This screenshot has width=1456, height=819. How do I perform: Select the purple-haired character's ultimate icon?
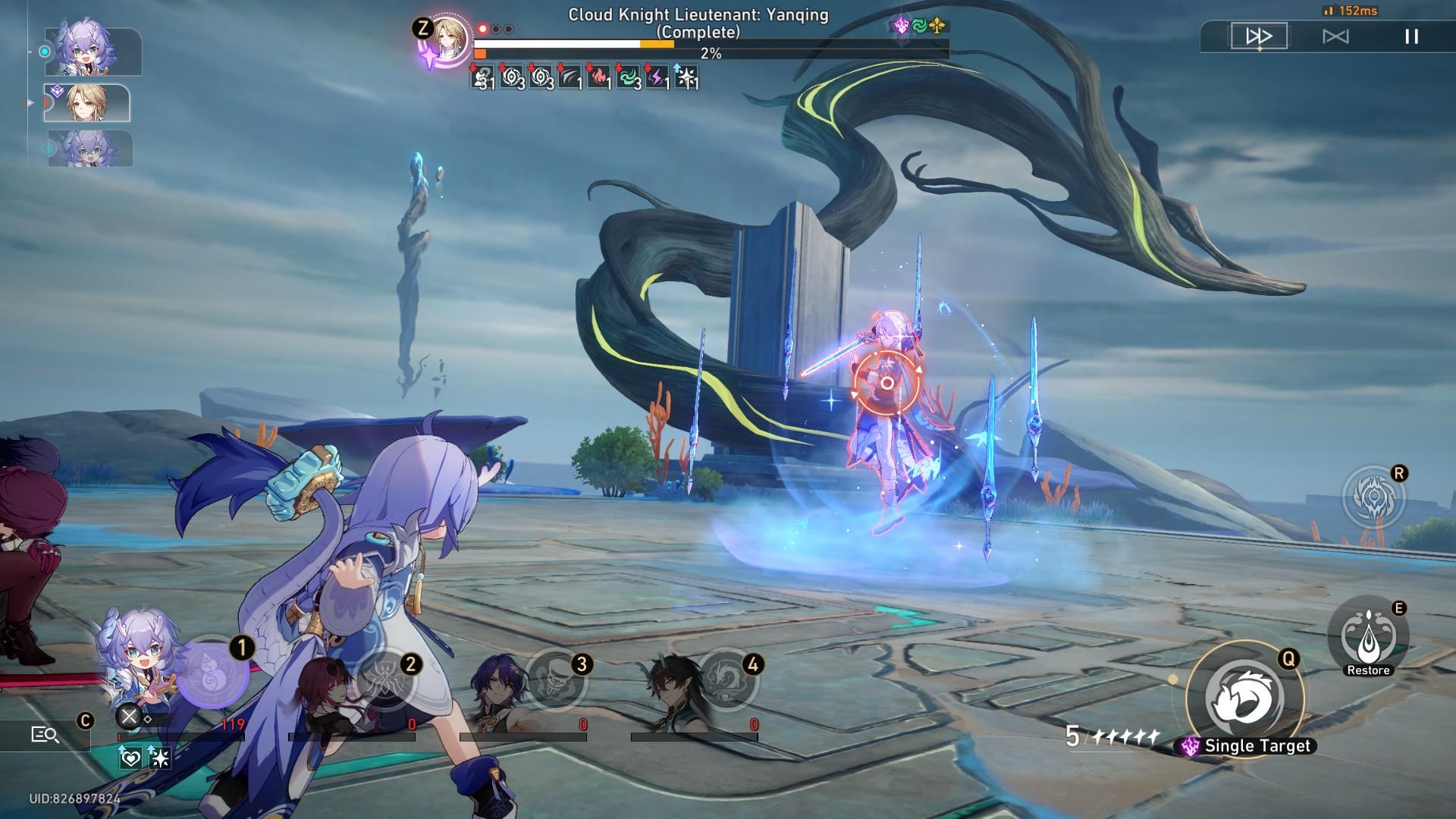coord(557,679)
